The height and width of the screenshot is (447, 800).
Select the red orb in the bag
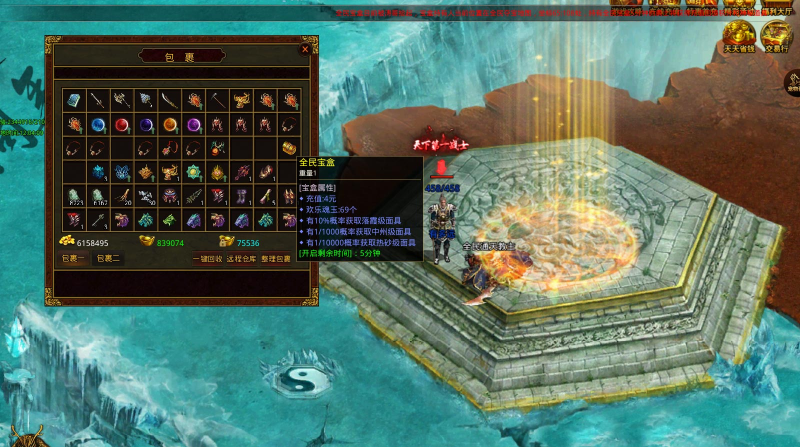[x=122, y=124]
